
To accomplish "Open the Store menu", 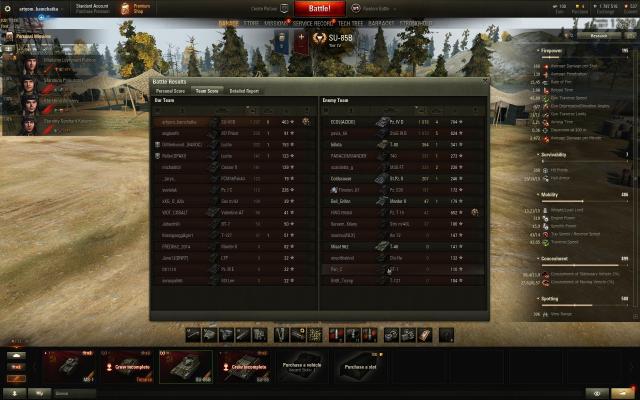I will [251, 22].
